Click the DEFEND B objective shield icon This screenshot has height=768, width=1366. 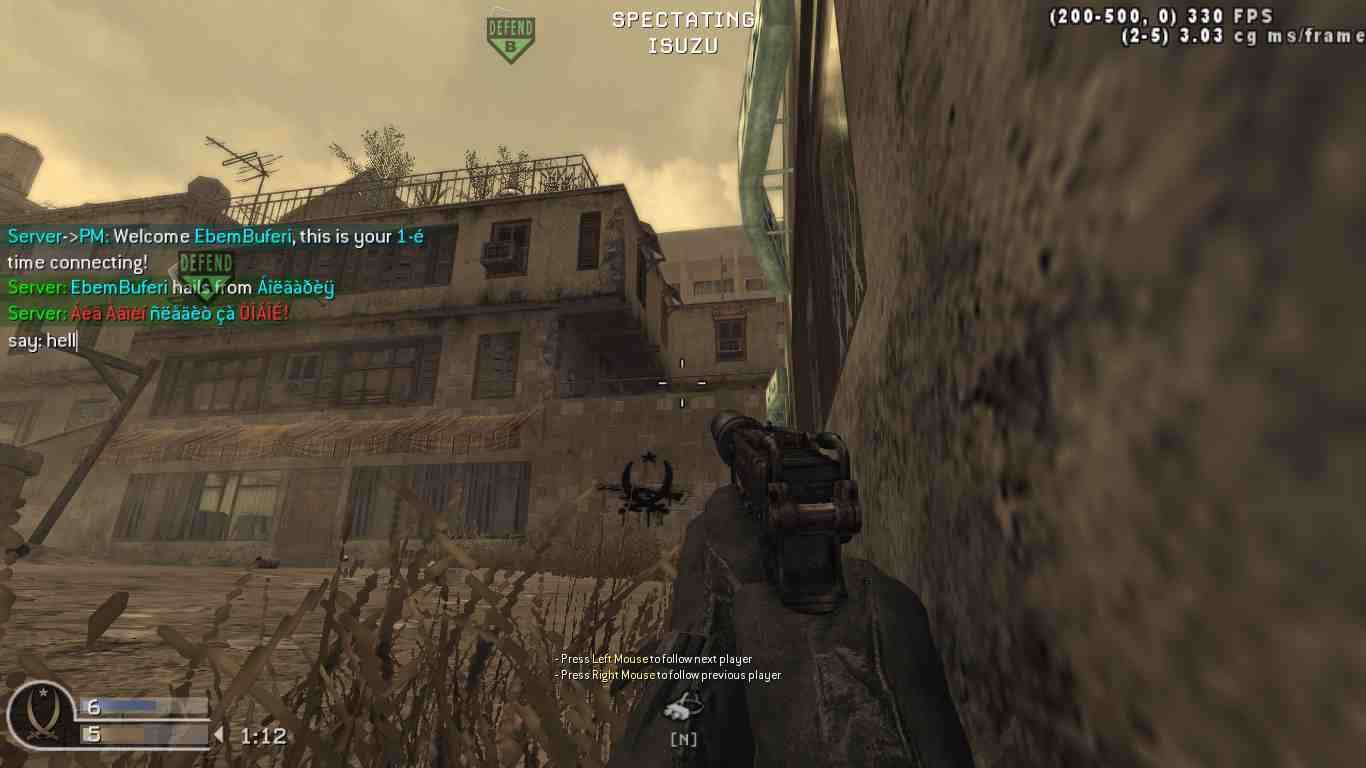tap(509, 34)
